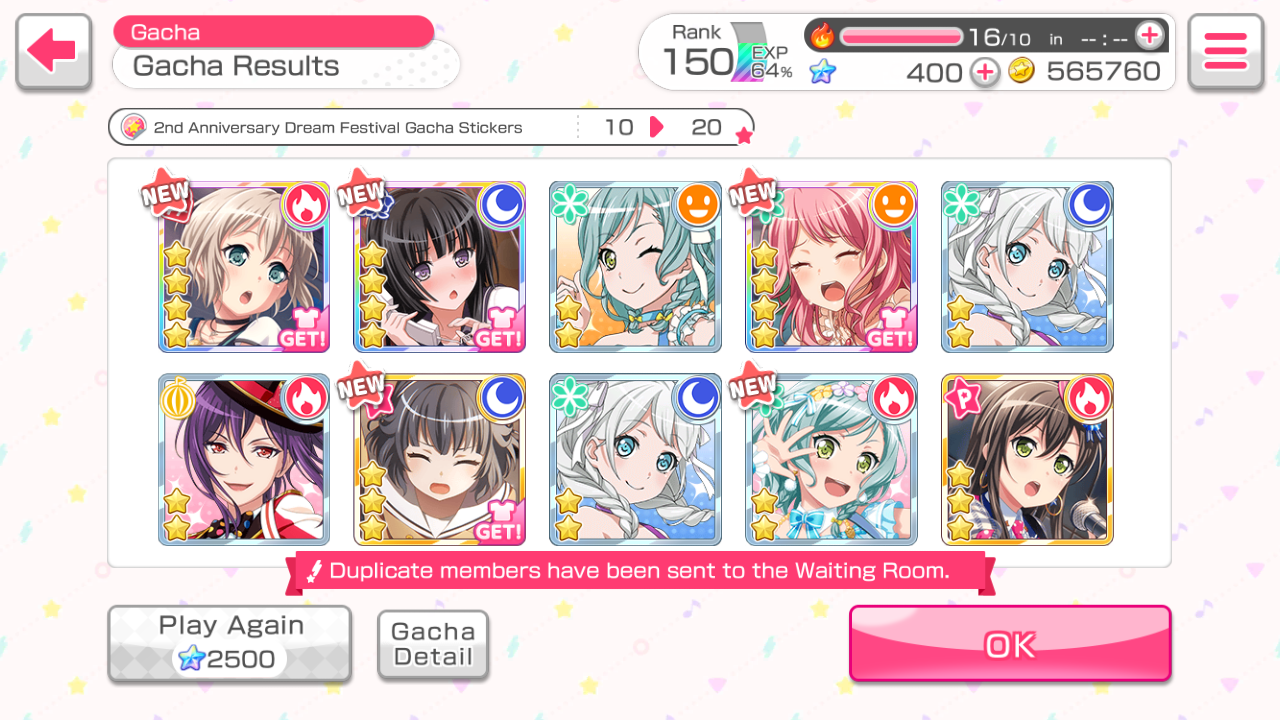Open Gacha Detail
The height and width of the screenshot is (720, 1280).
(433, 645)
